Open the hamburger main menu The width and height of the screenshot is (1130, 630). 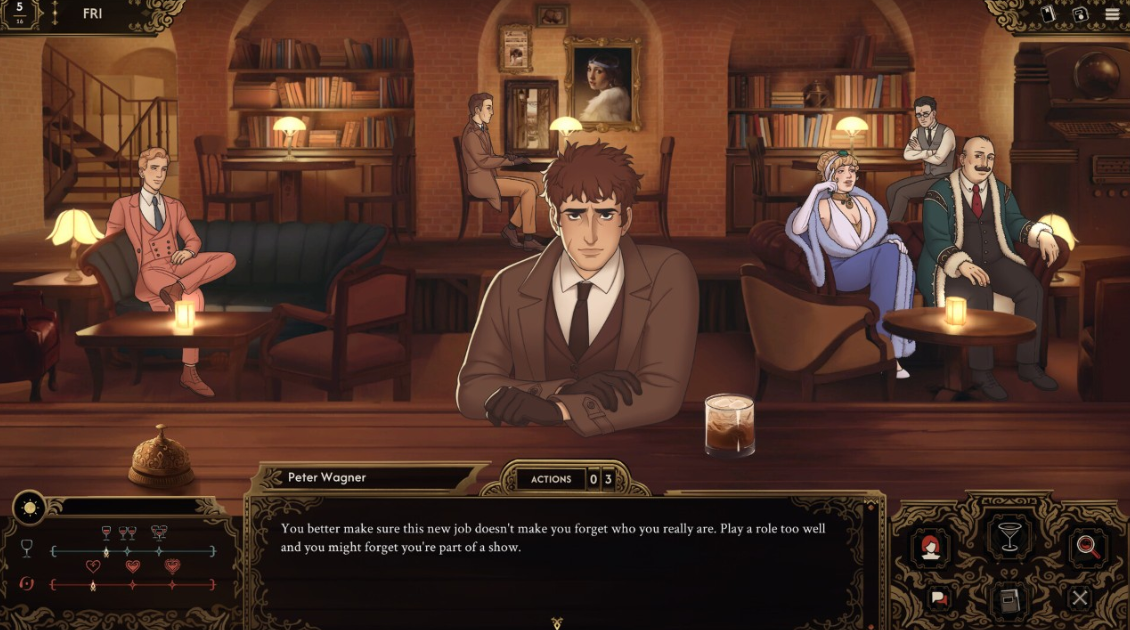click(x=1112, y=14)
